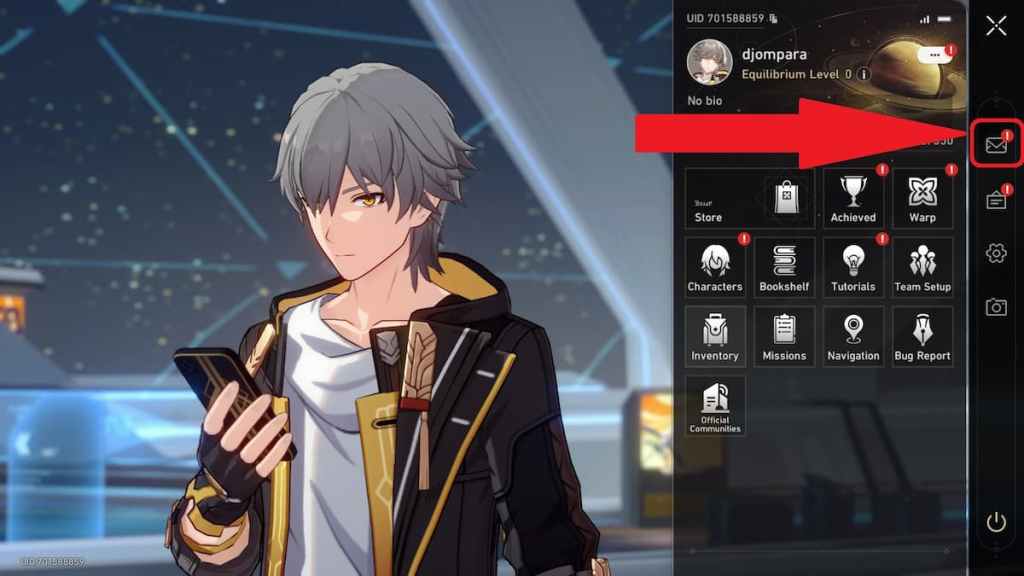1024x576 pixels.
Task: Show Equilibrium Level info icon
Action: tap(864, 74)
